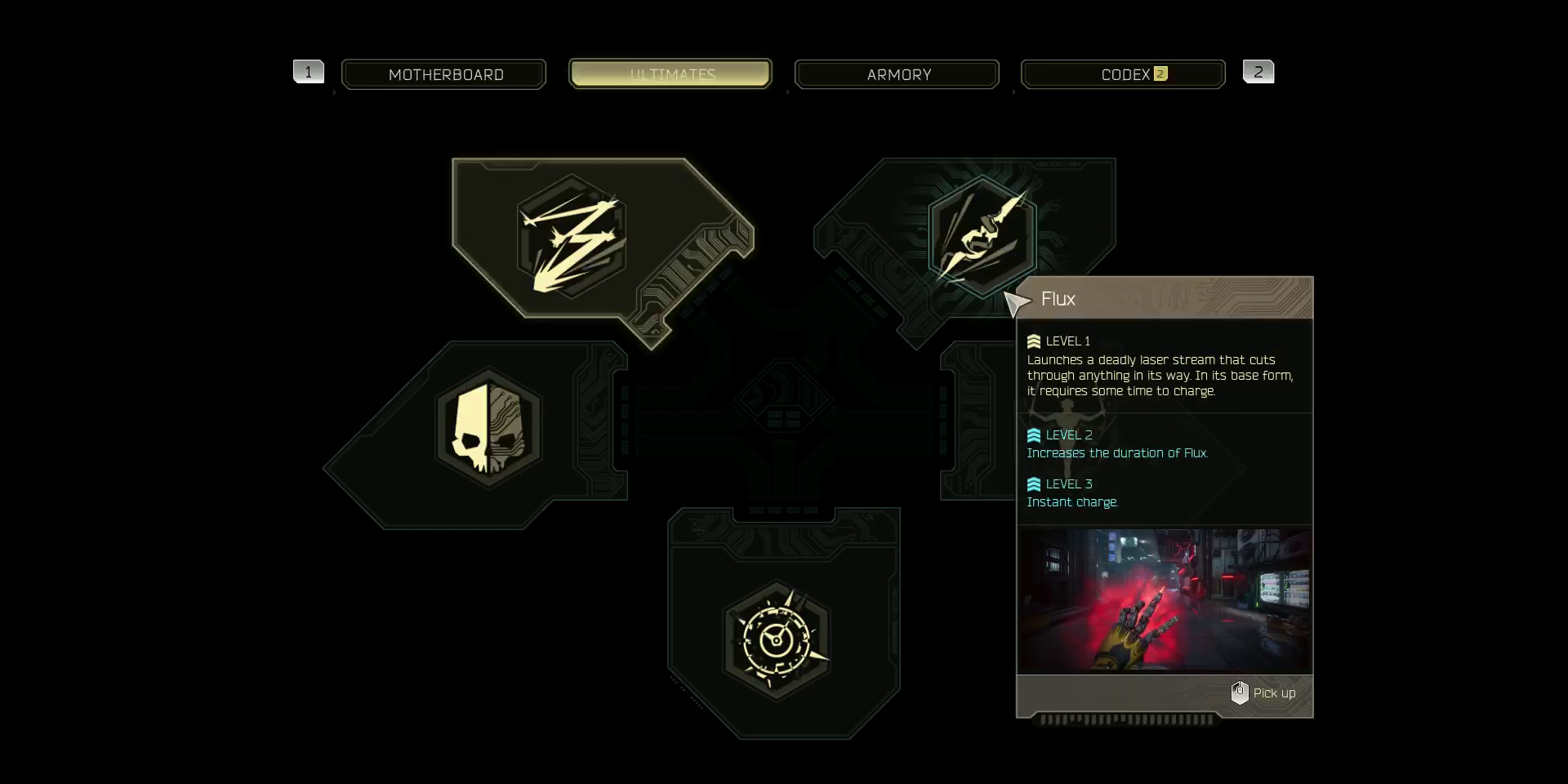Select the Flux laser ultimate icon
This screenshot has height=784, width=1568.
coord(982,235)
